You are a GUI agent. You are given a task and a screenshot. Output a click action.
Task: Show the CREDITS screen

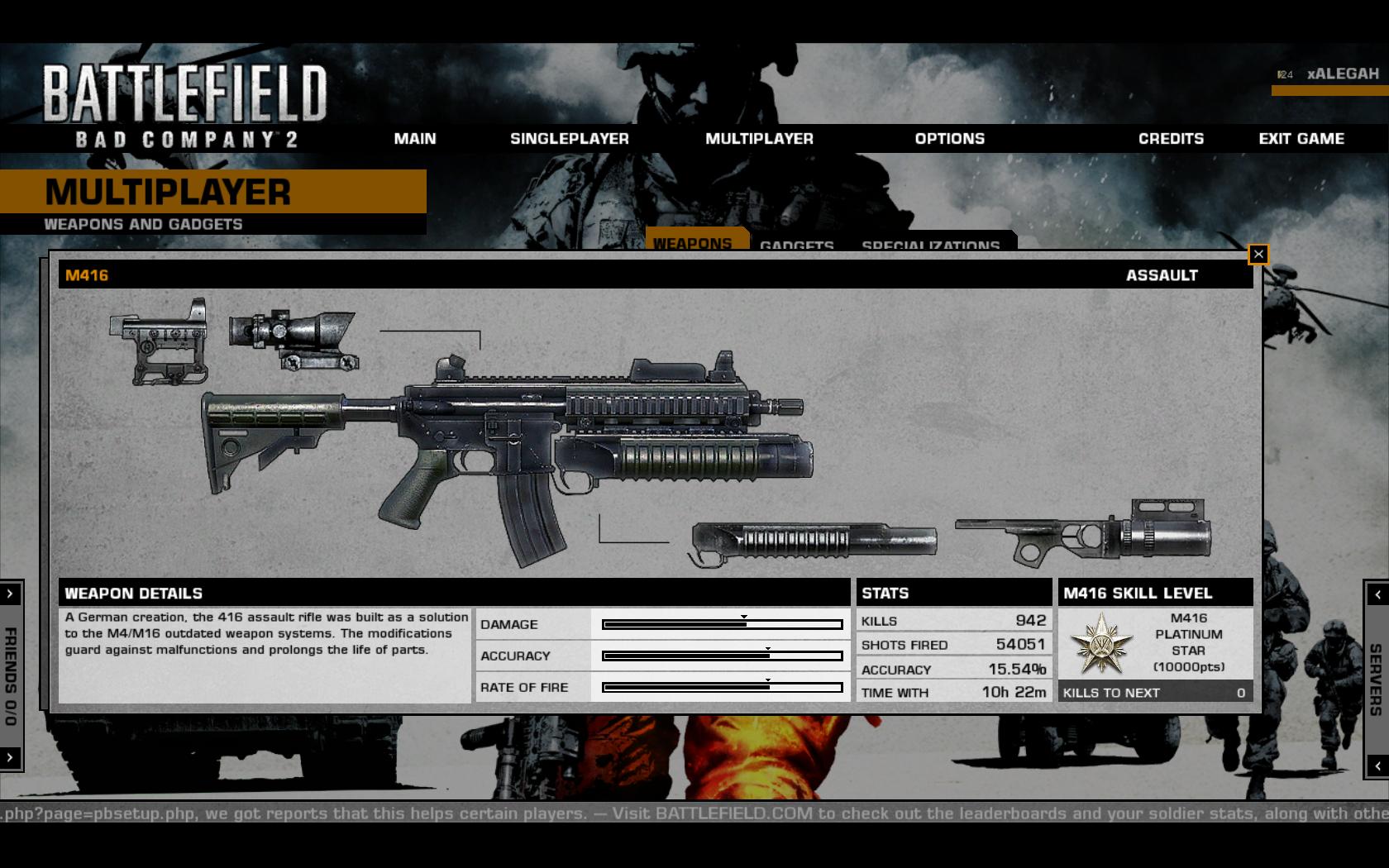(x=1171, y=139)
